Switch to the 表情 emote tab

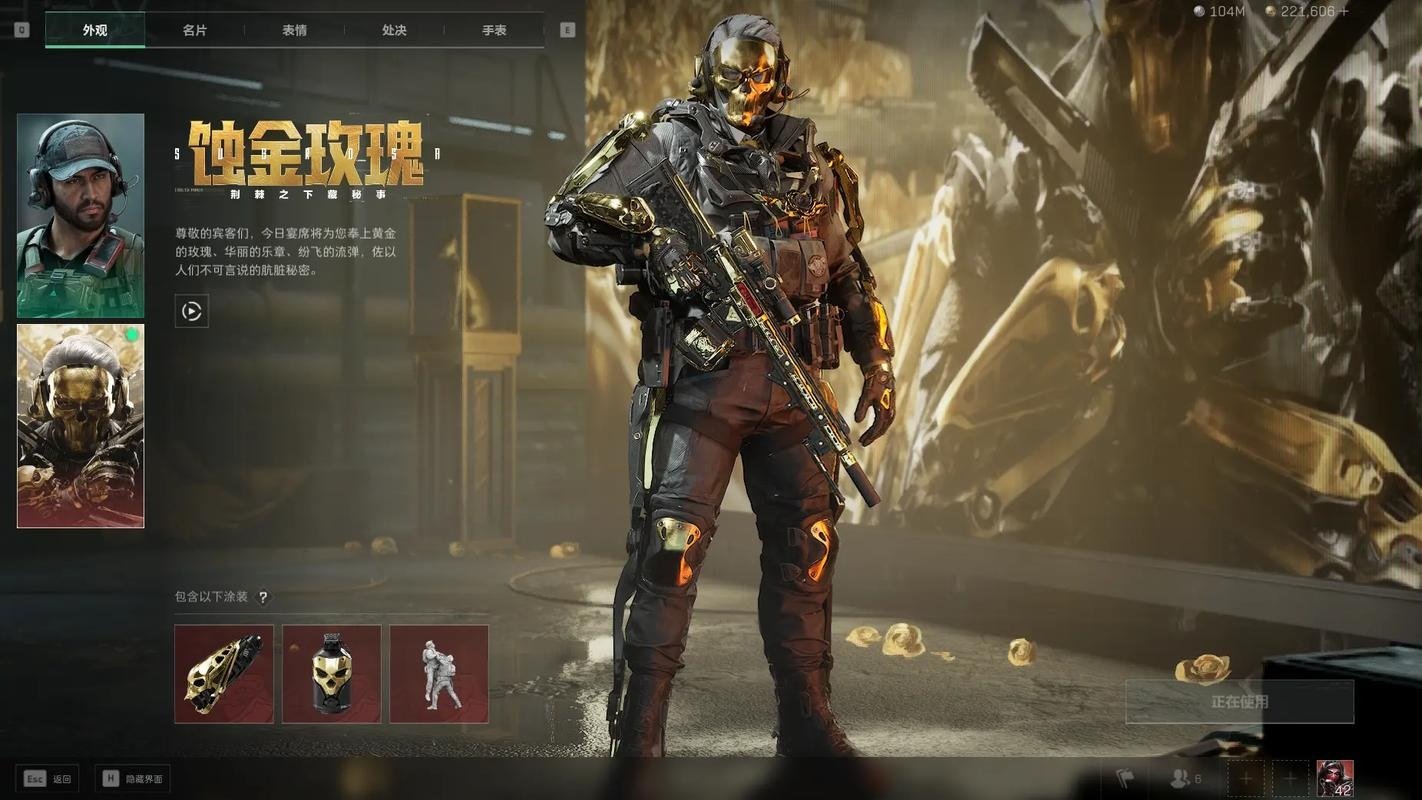pos(294,30)
